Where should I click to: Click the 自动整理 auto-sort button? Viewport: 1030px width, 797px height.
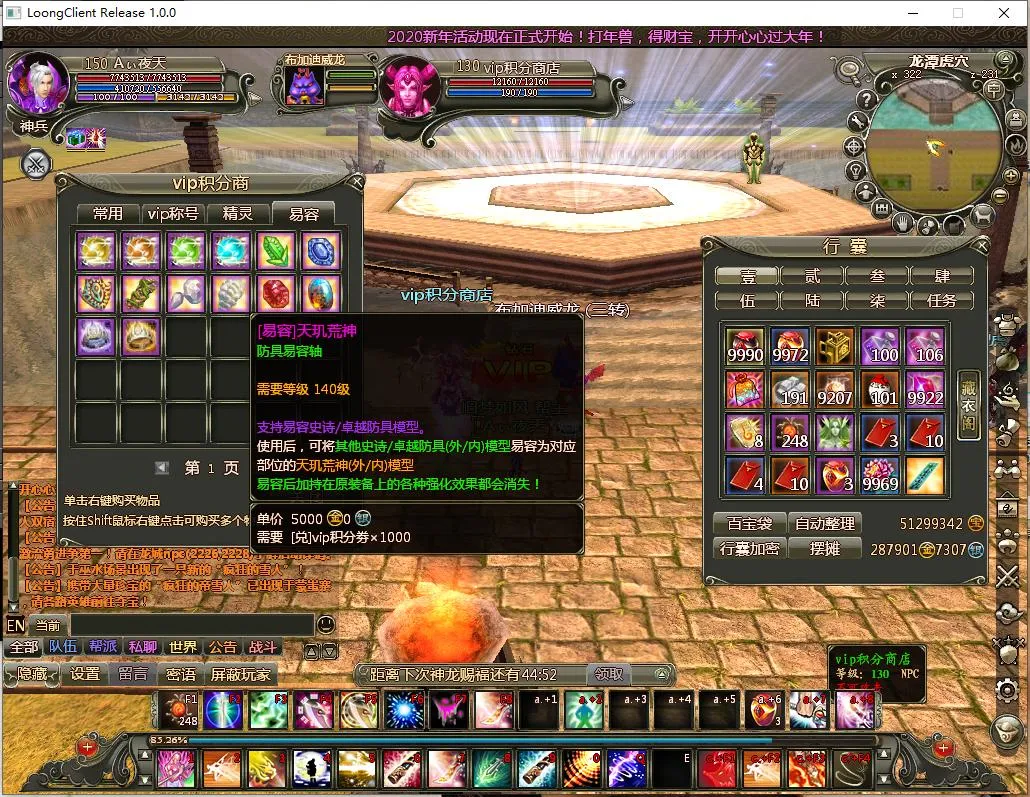[x=824, y=523]
